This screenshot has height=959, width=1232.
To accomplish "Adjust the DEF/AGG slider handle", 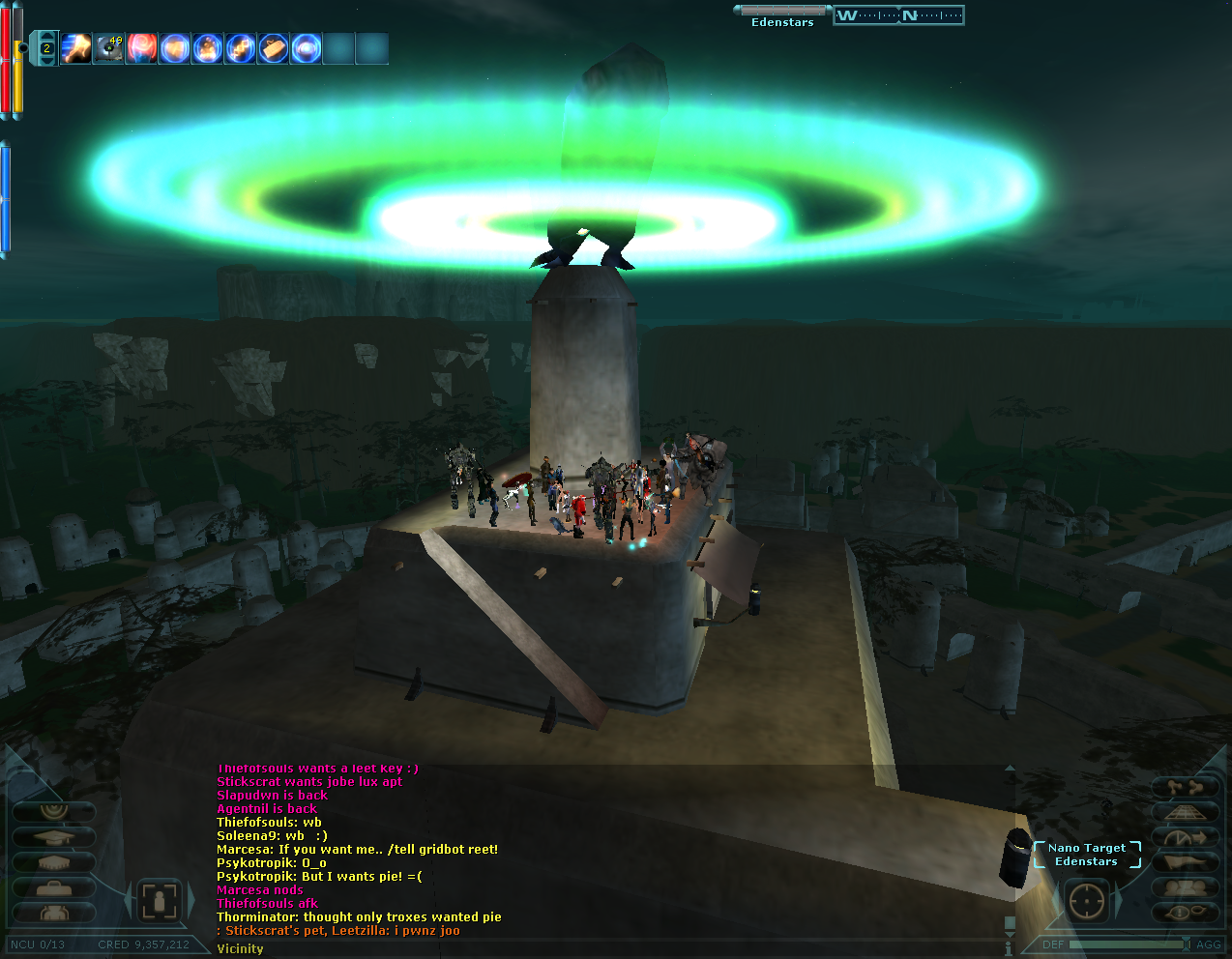I will click(1186, 944).
